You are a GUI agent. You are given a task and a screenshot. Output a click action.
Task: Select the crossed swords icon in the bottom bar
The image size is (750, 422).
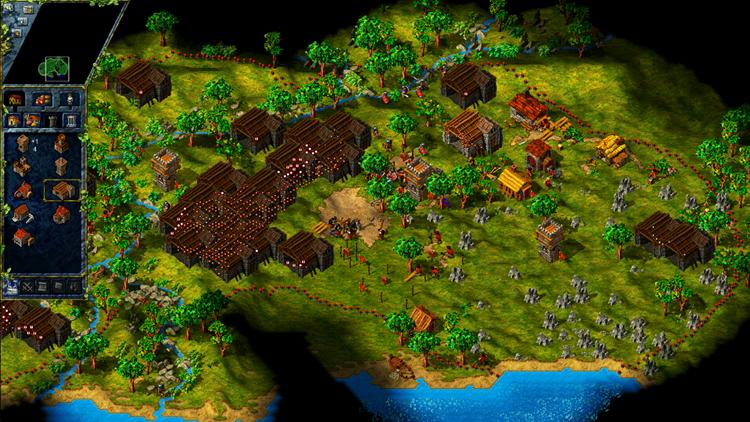[28, 286]
